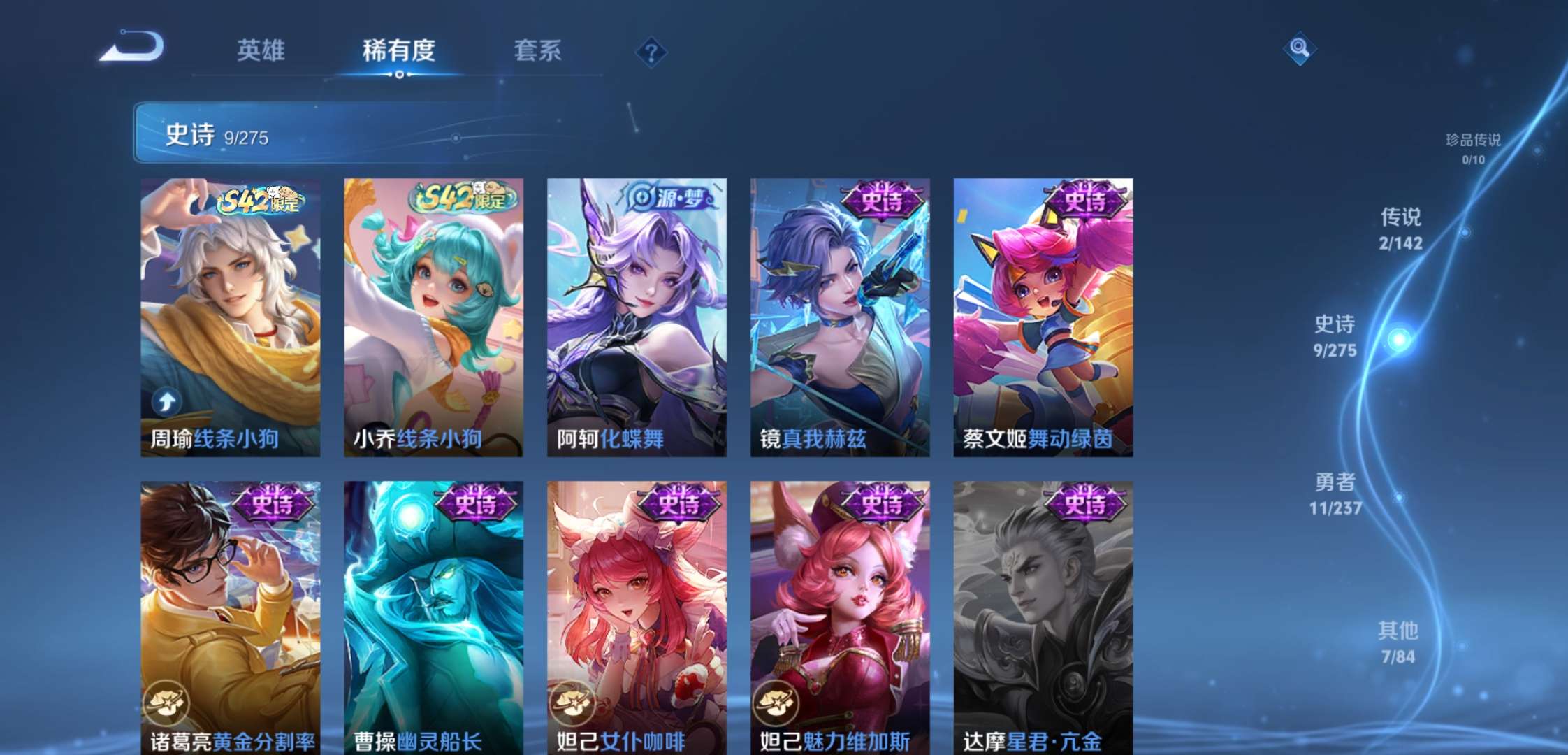Image resolution: width=1568 pixels, height=755 pixels.
Task: Open the search magnifier icon top-right
Action: [1300, 50]
